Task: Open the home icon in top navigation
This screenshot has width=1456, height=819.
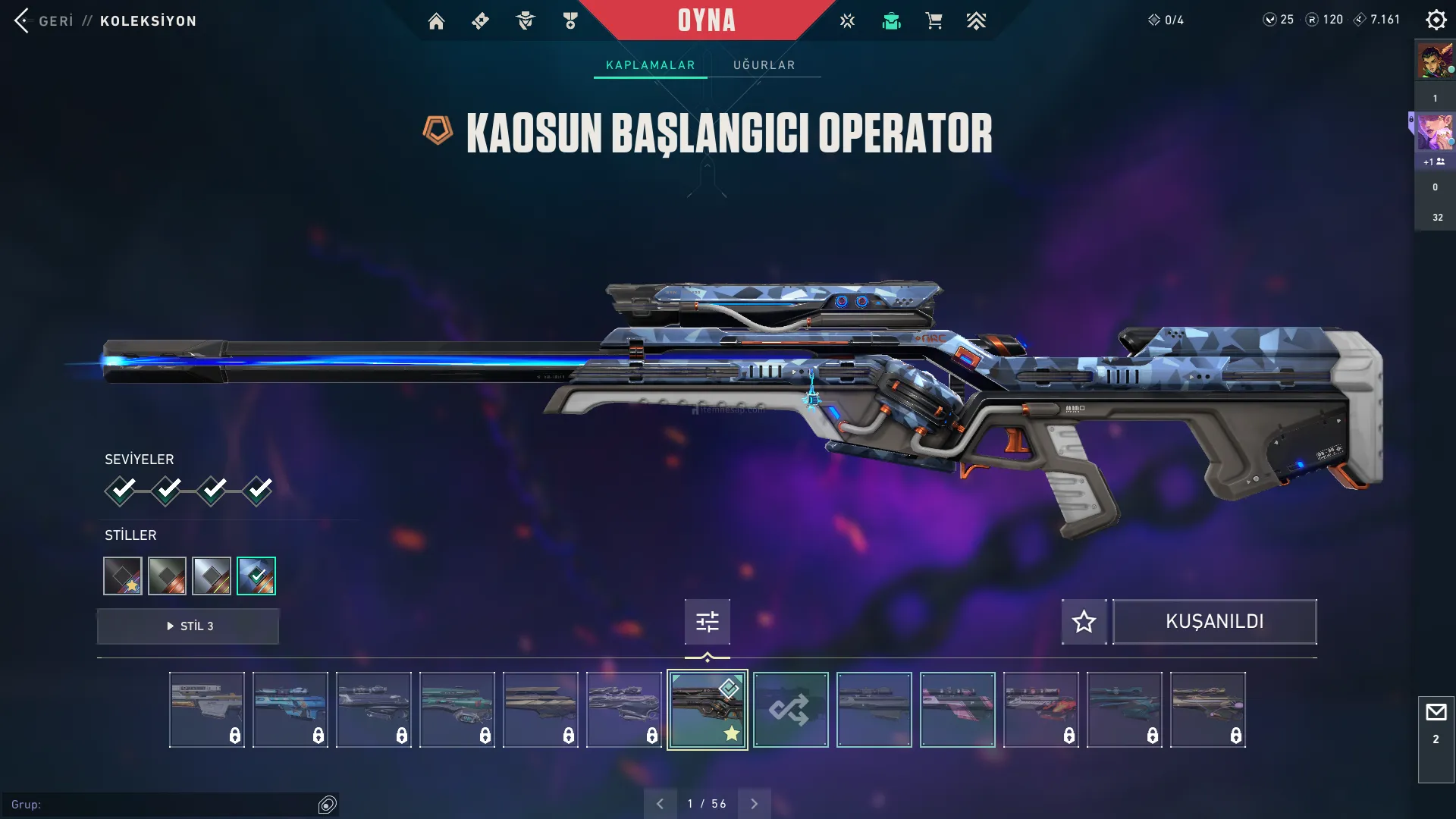Action: [x=436, y=21]
